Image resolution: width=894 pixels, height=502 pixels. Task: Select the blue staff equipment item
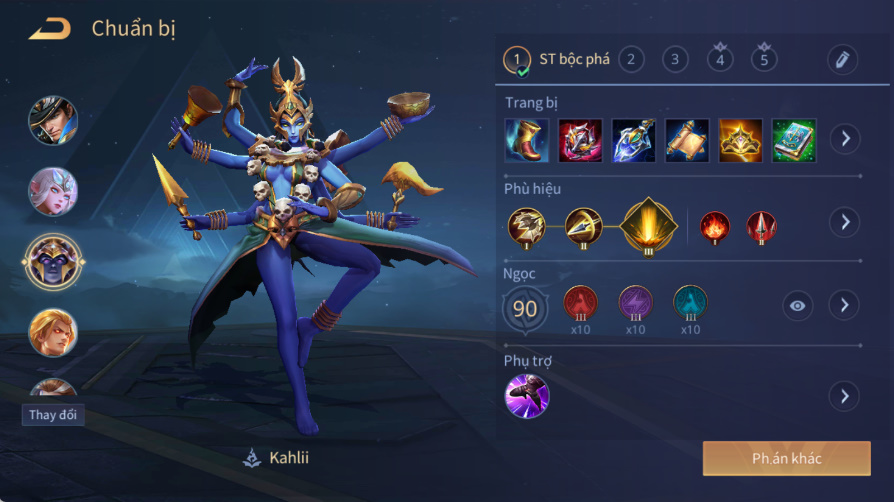[634, 140]
